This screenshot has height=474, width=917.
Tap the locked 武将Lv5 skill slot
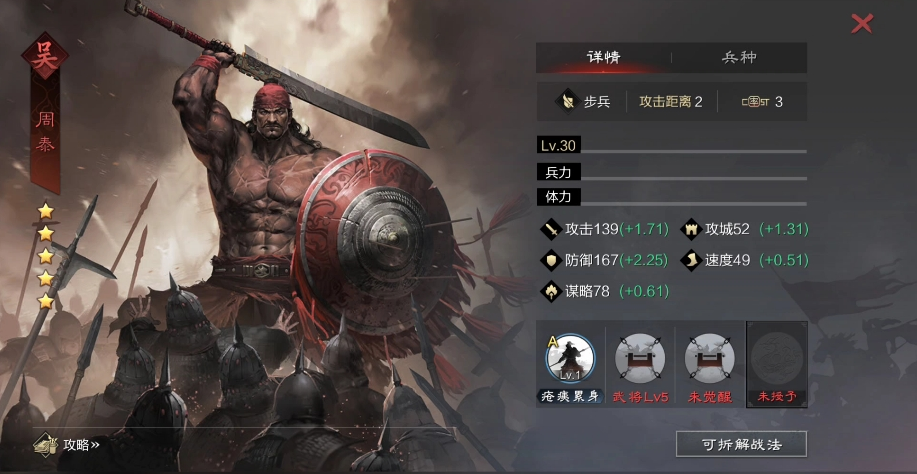point(640,359)
